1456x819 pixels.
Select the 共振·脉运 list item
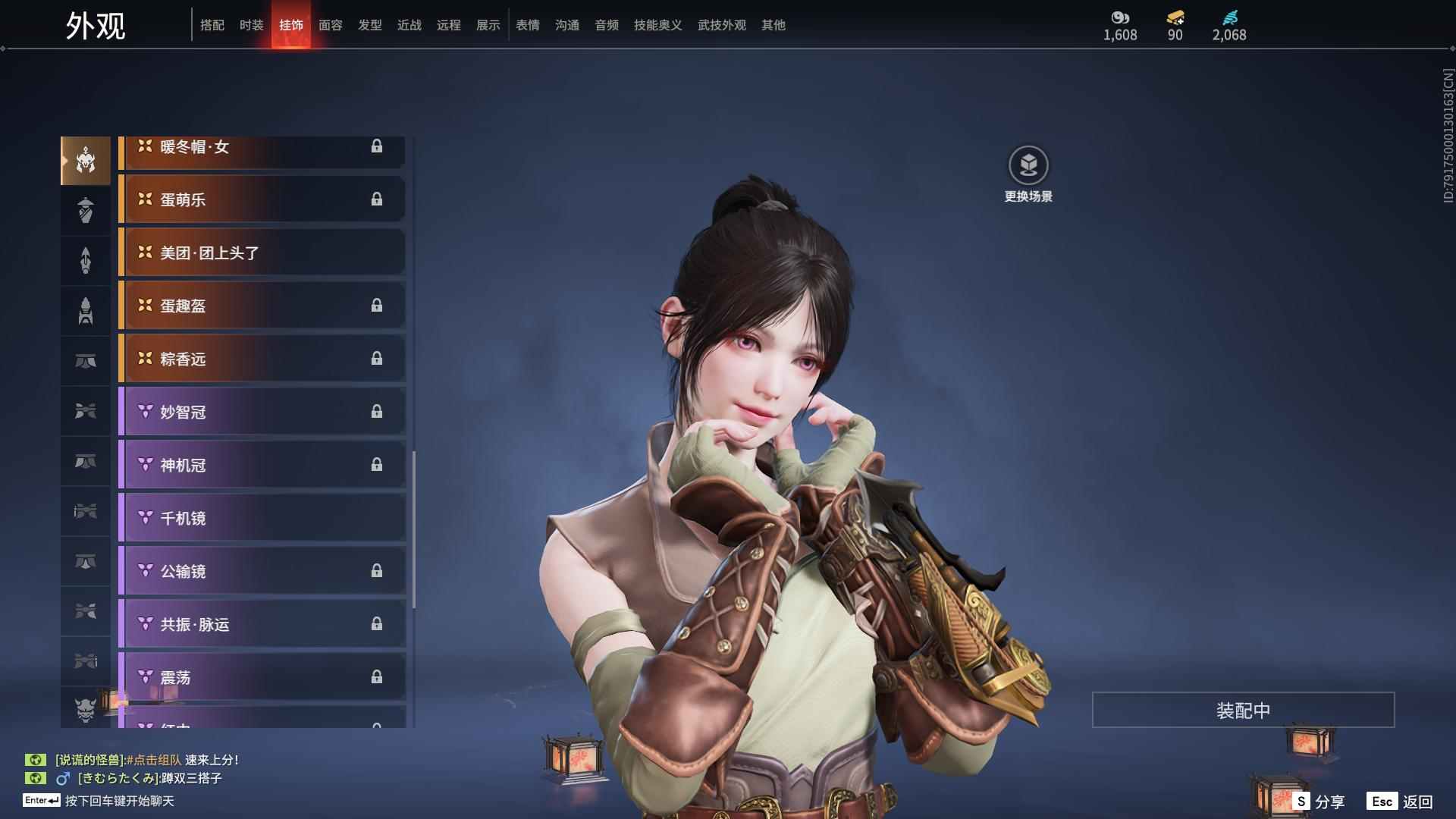262,624
